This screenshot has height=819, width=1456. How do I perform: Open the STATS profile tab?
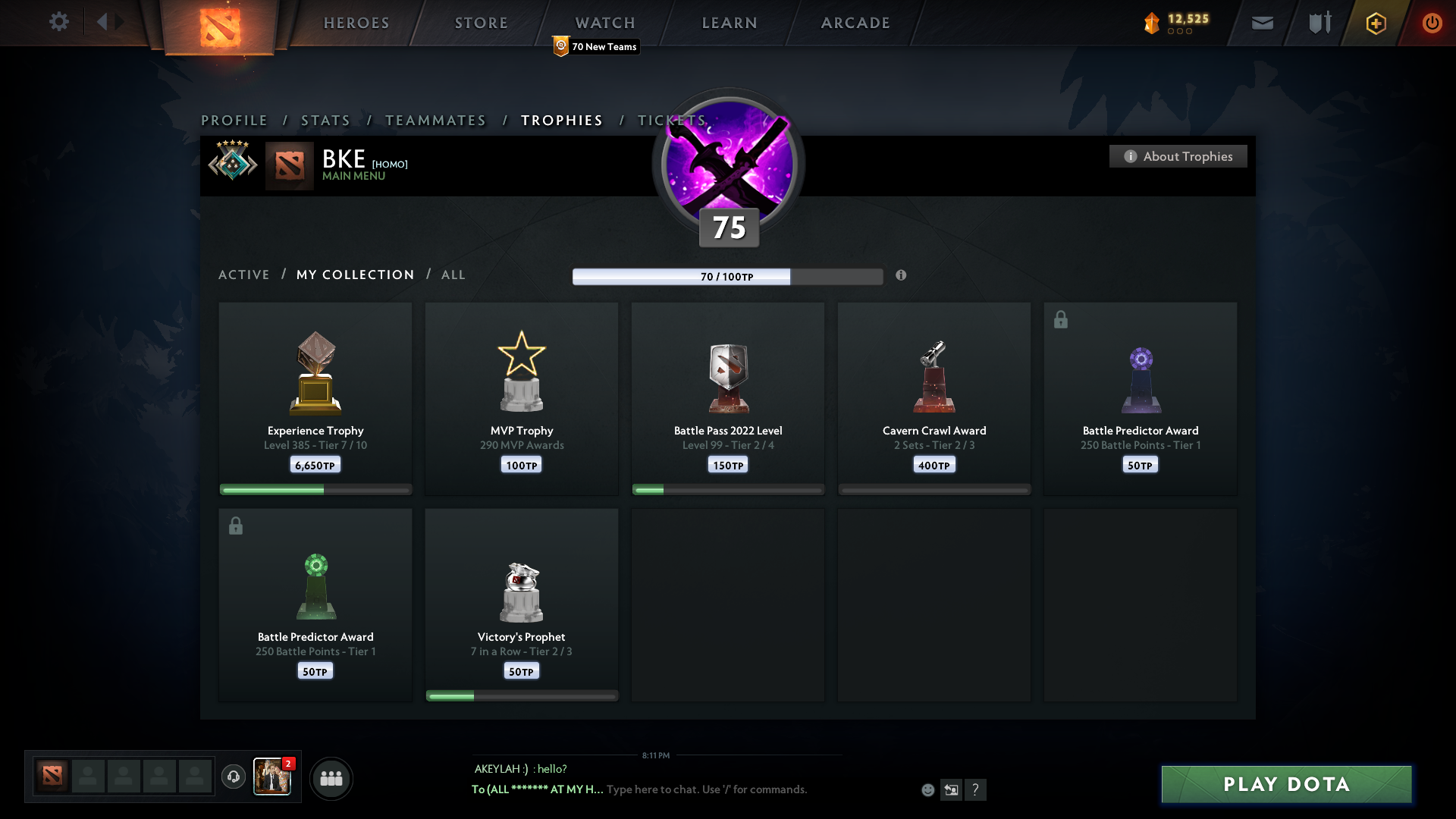325,120
